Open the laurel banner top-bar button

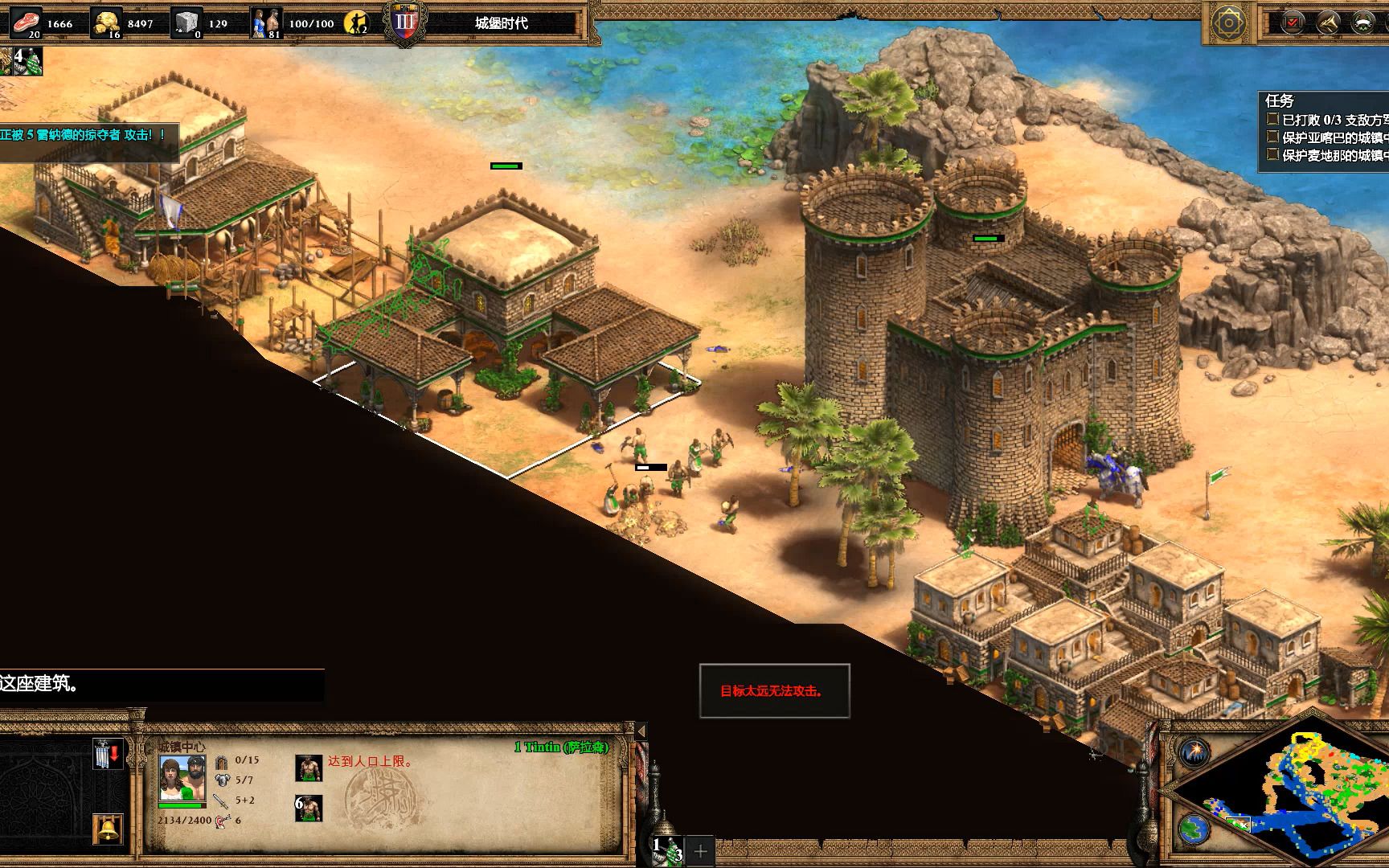click(x=1362, y=23)
